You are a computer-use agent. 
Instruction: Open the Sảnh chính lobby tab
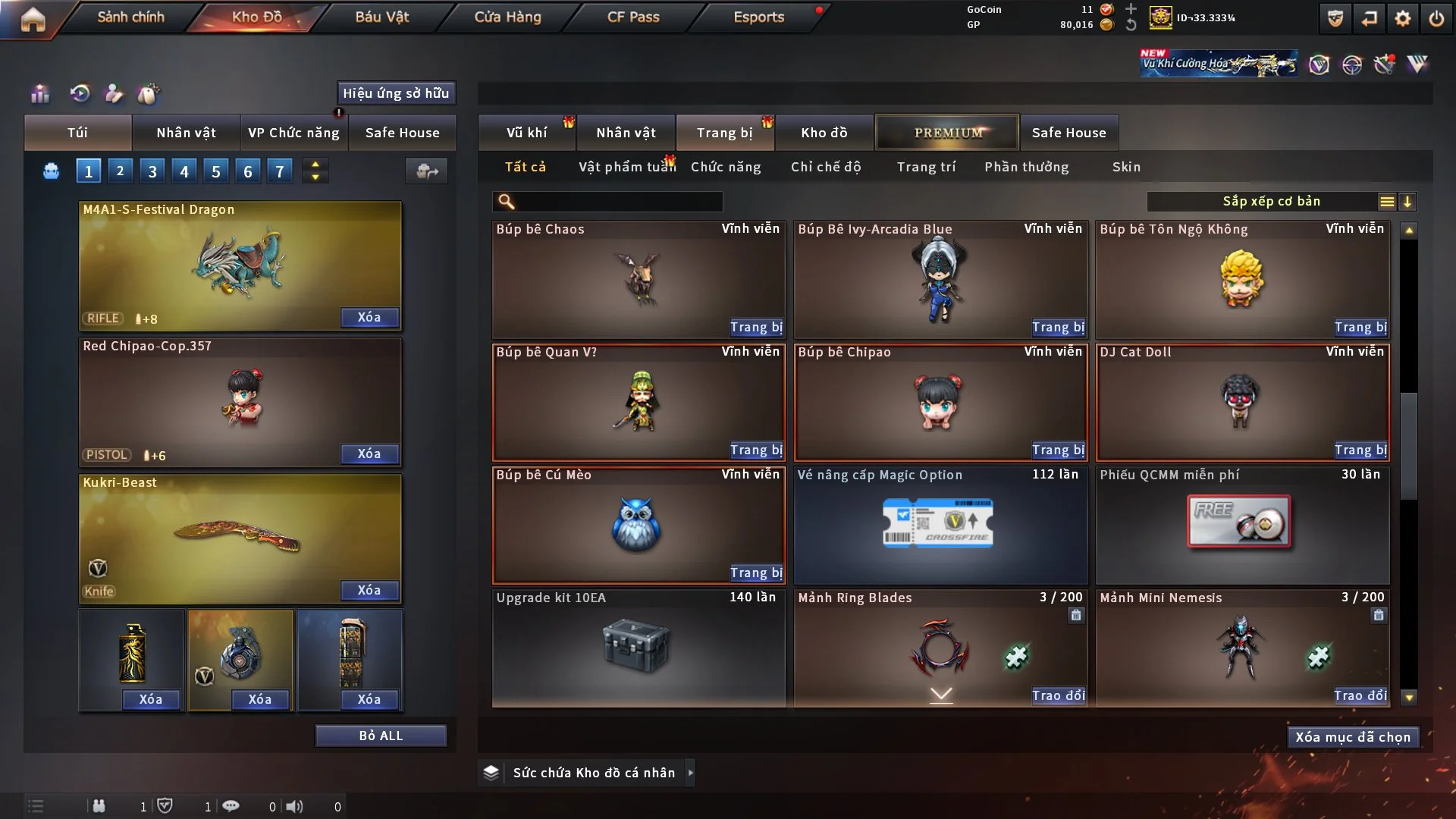pos(130,17)
